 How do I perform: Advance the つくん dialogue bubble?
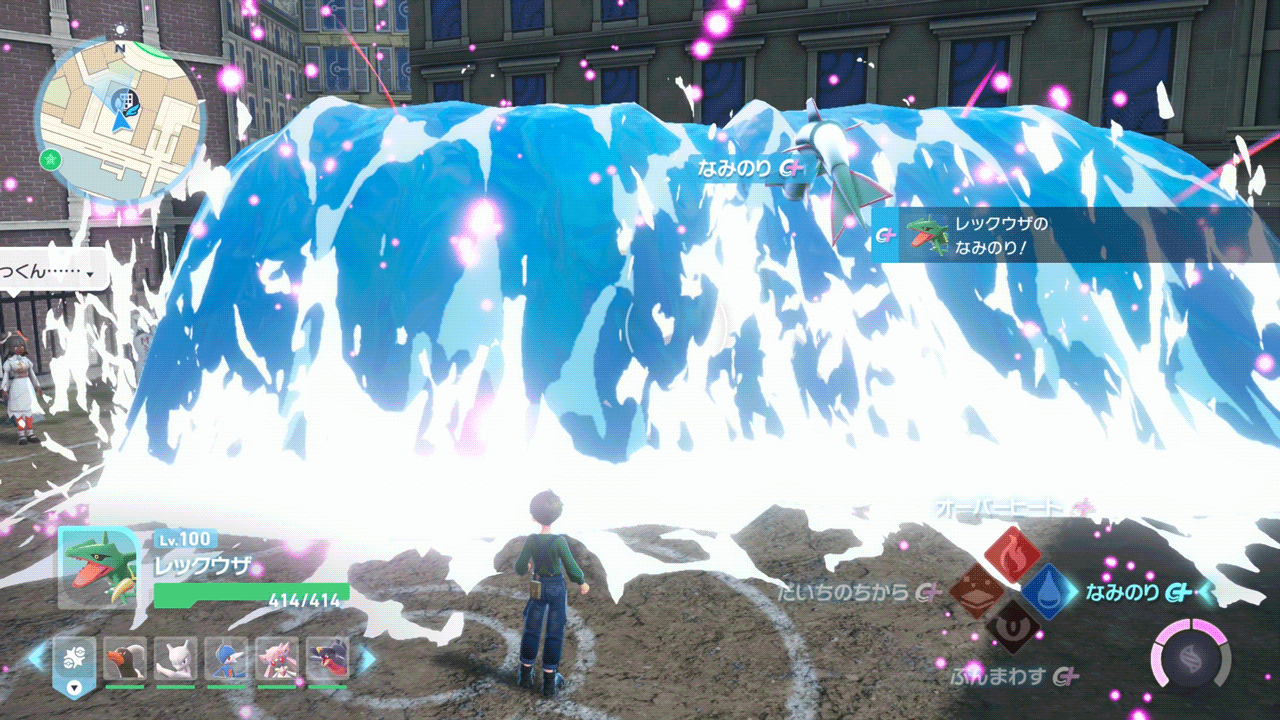52,271
